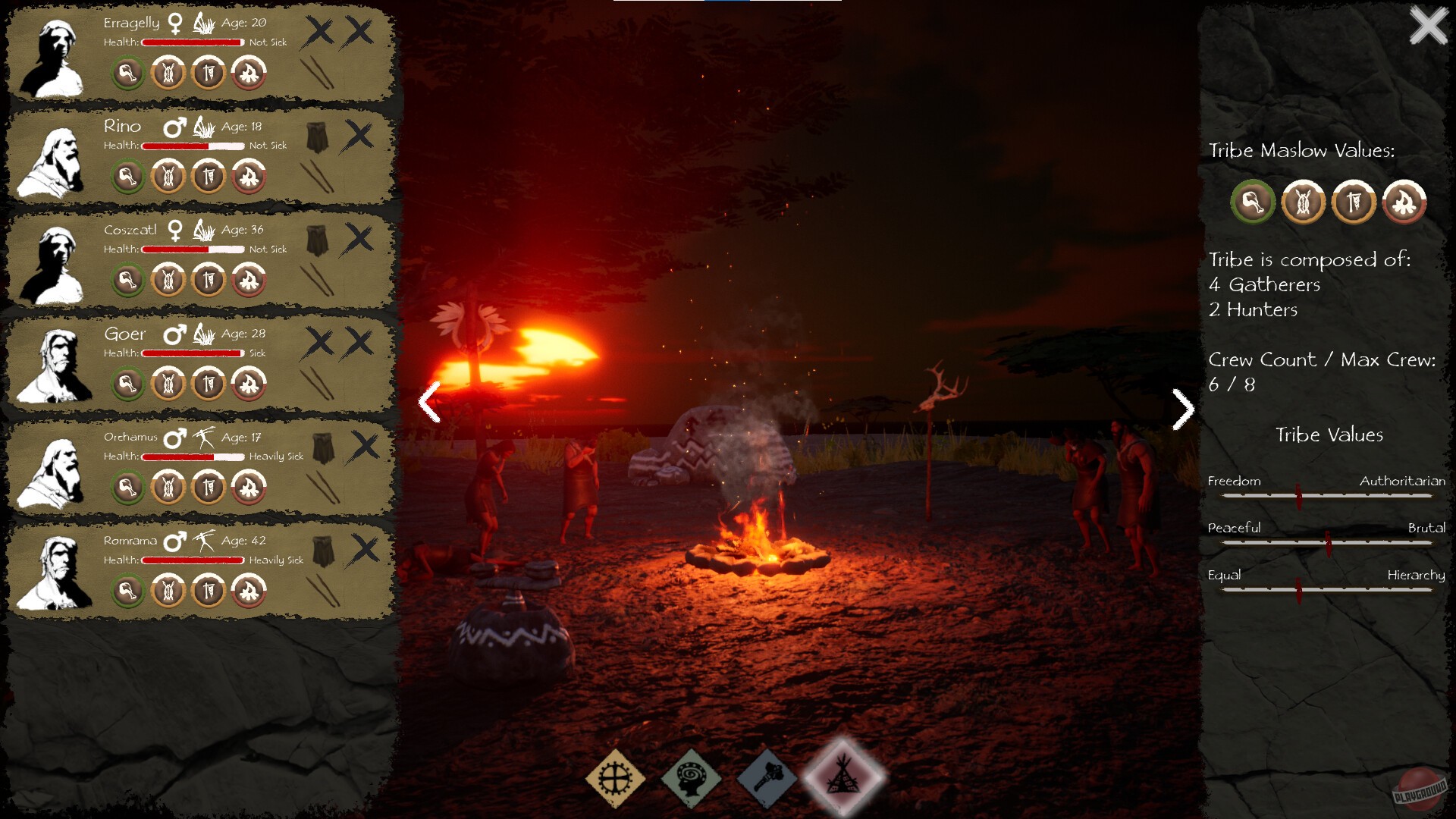Click the stone axe tools icon at bottom
1456x819 pixels.
pyautogui.click(x=767, y=780)
